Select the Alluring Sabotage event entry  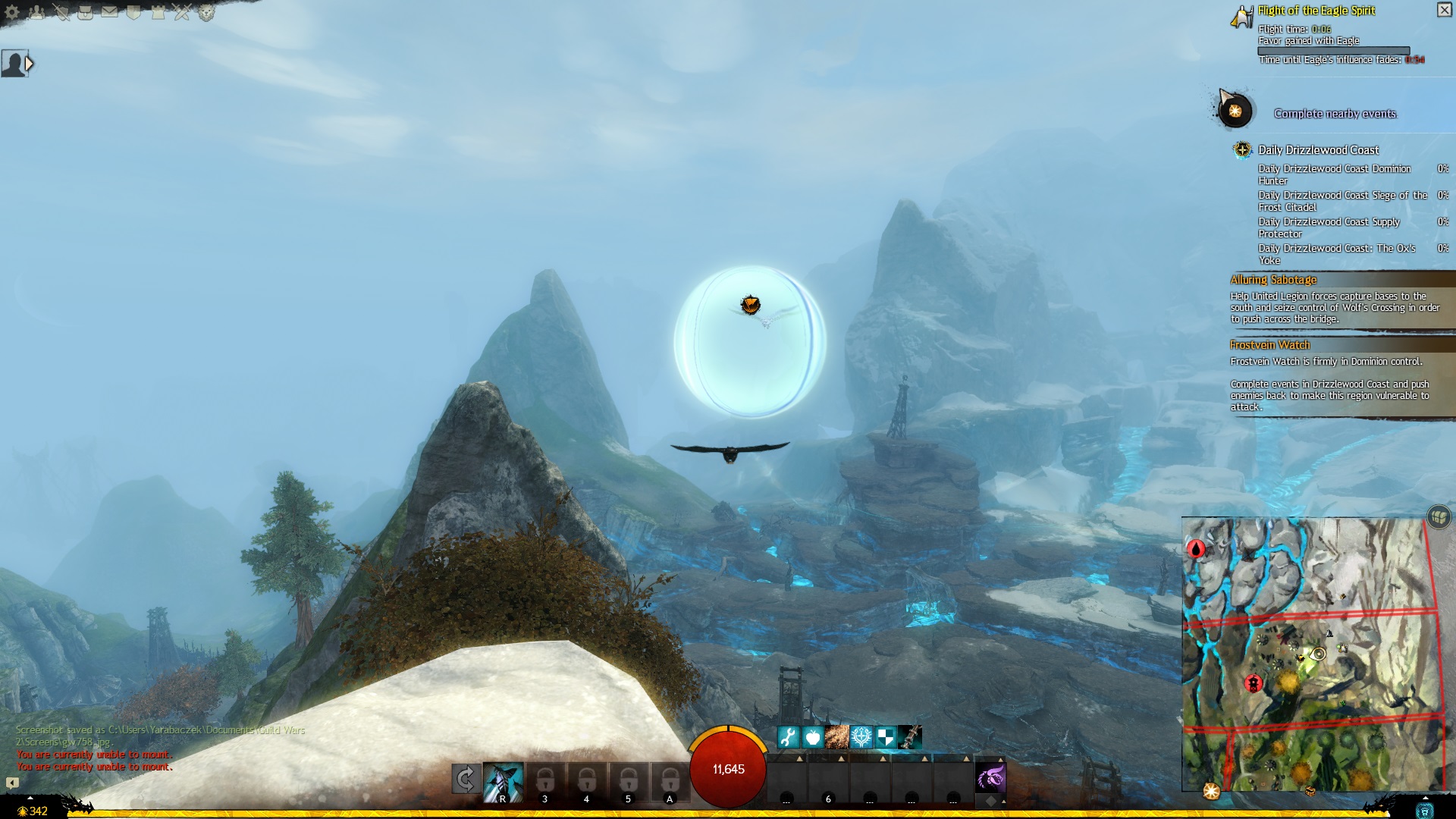click(1273, 280)
